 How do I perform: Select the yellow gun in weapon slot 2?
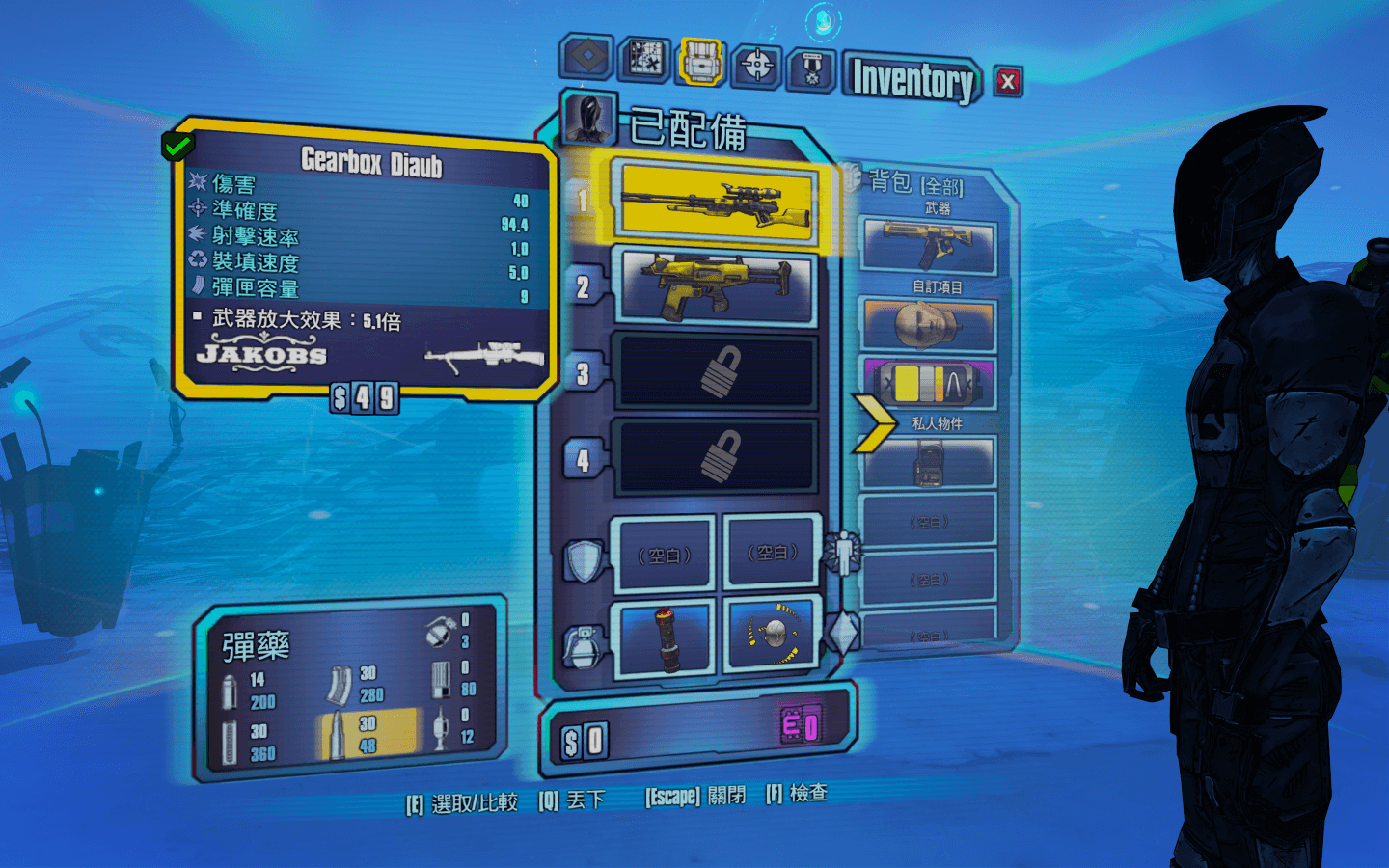tap(718, 285)
